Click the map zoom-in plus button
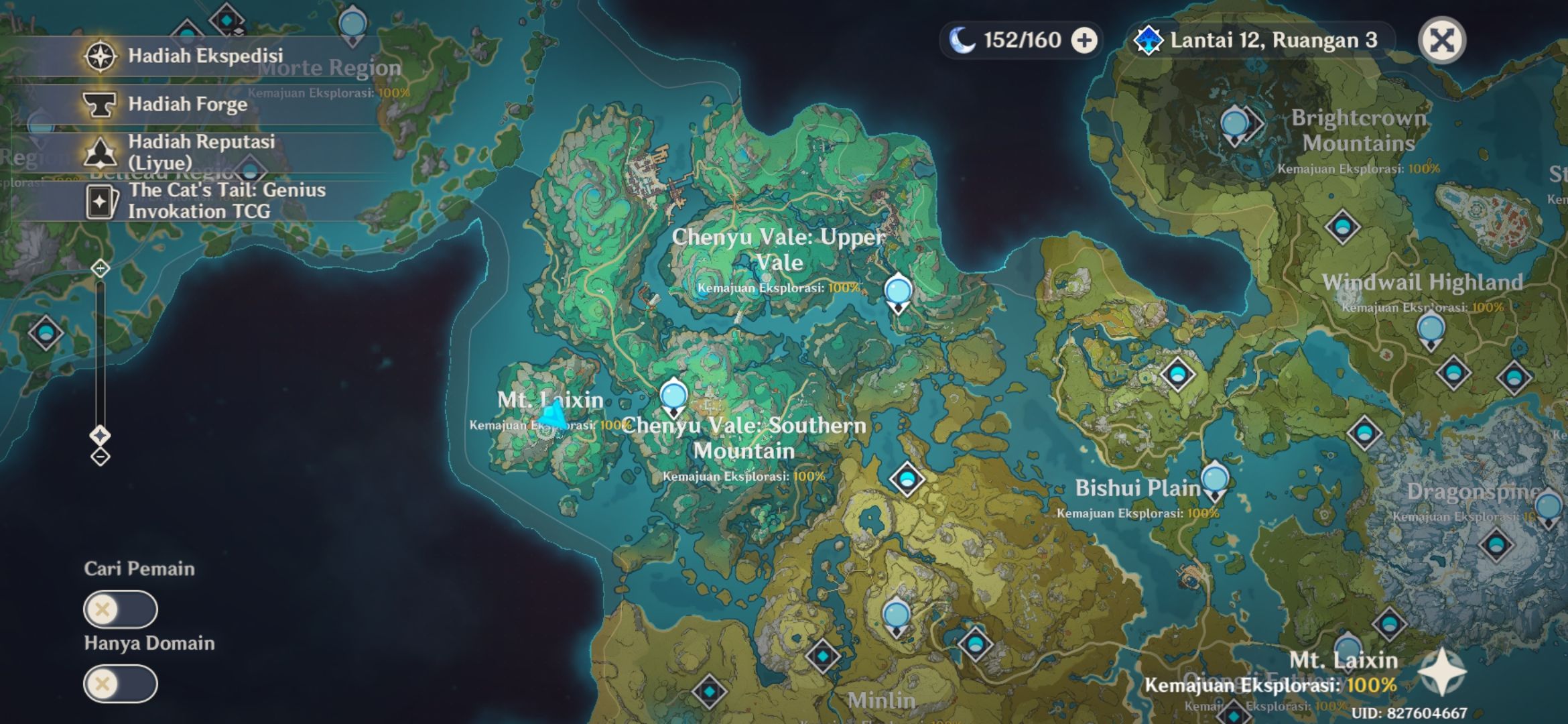This screenshot has height=724, width=1568. (x=100, y=269)
